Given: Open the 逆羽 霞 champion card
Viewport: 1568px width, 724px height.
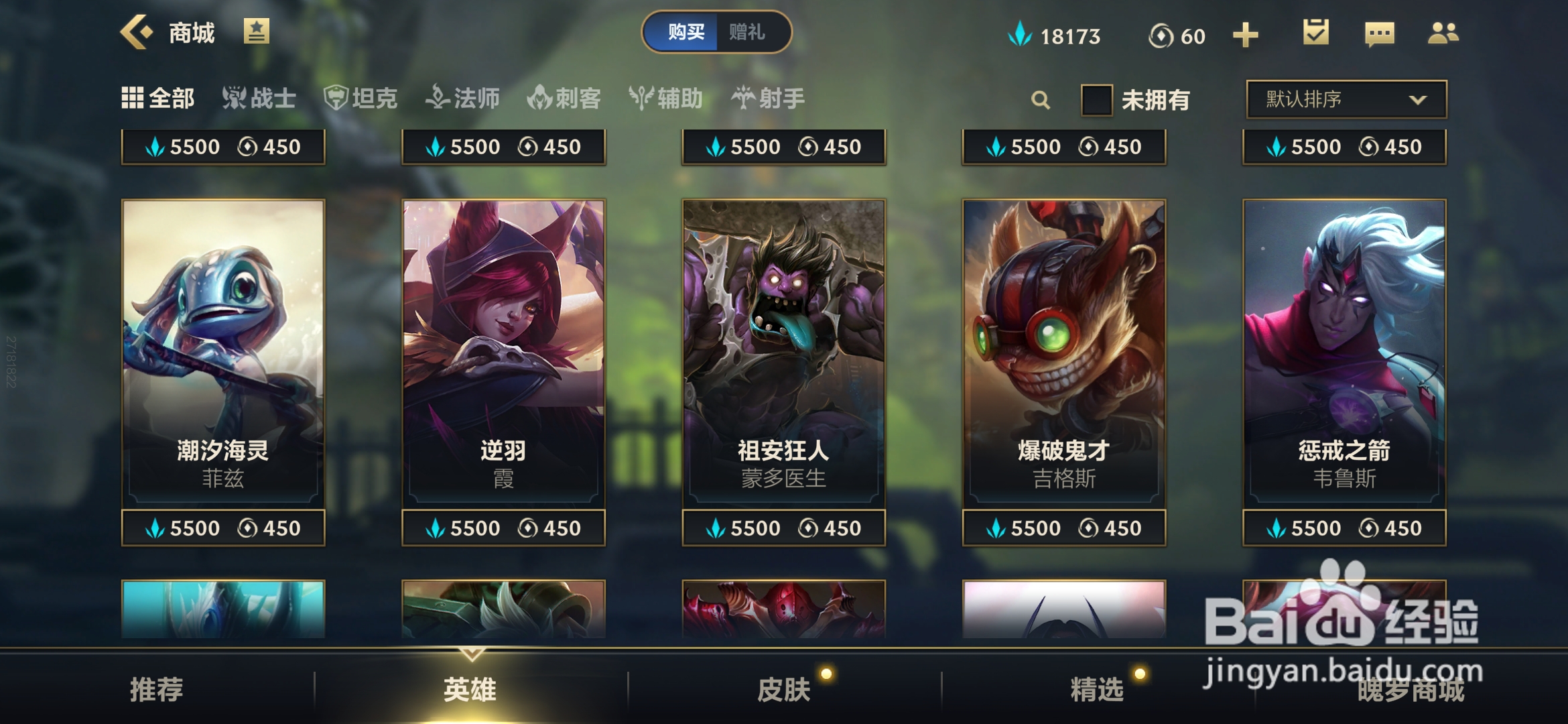Looking at the screenshot, I should [503, 349].
